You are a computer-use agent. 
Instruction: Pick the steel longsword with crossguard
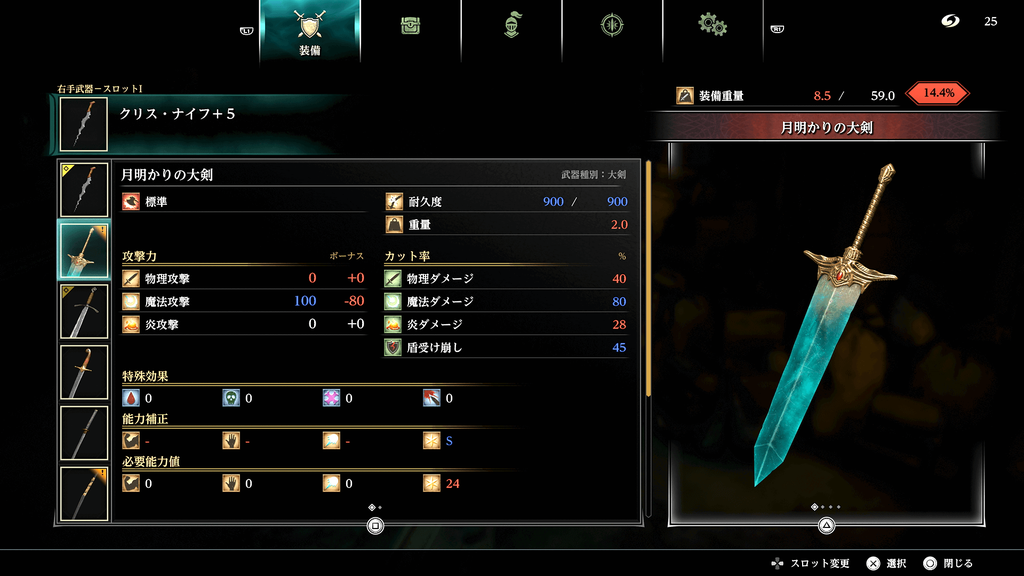coord(84,312)
